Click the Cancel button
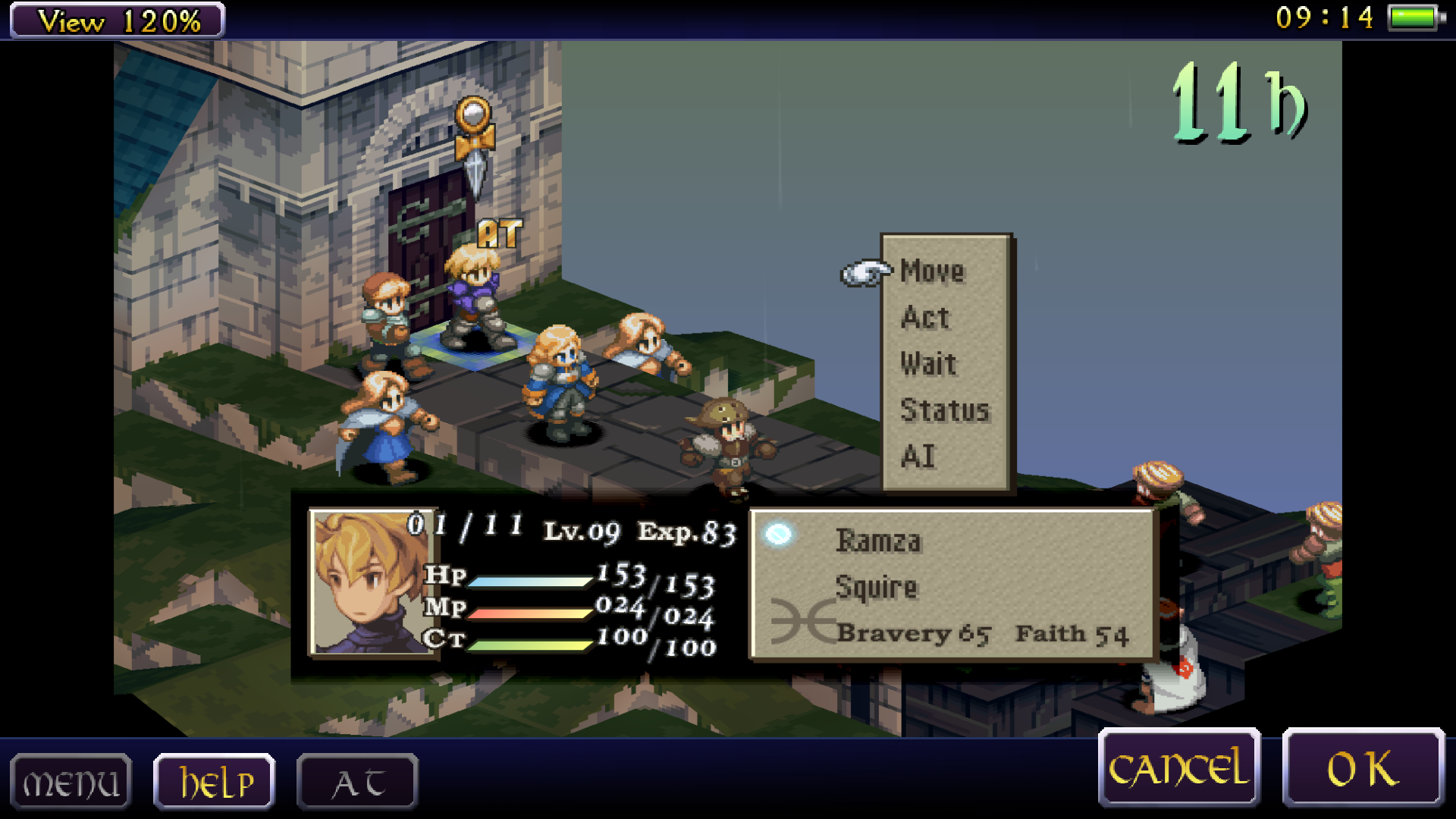1456x819 pixels. pos(1178,768)
